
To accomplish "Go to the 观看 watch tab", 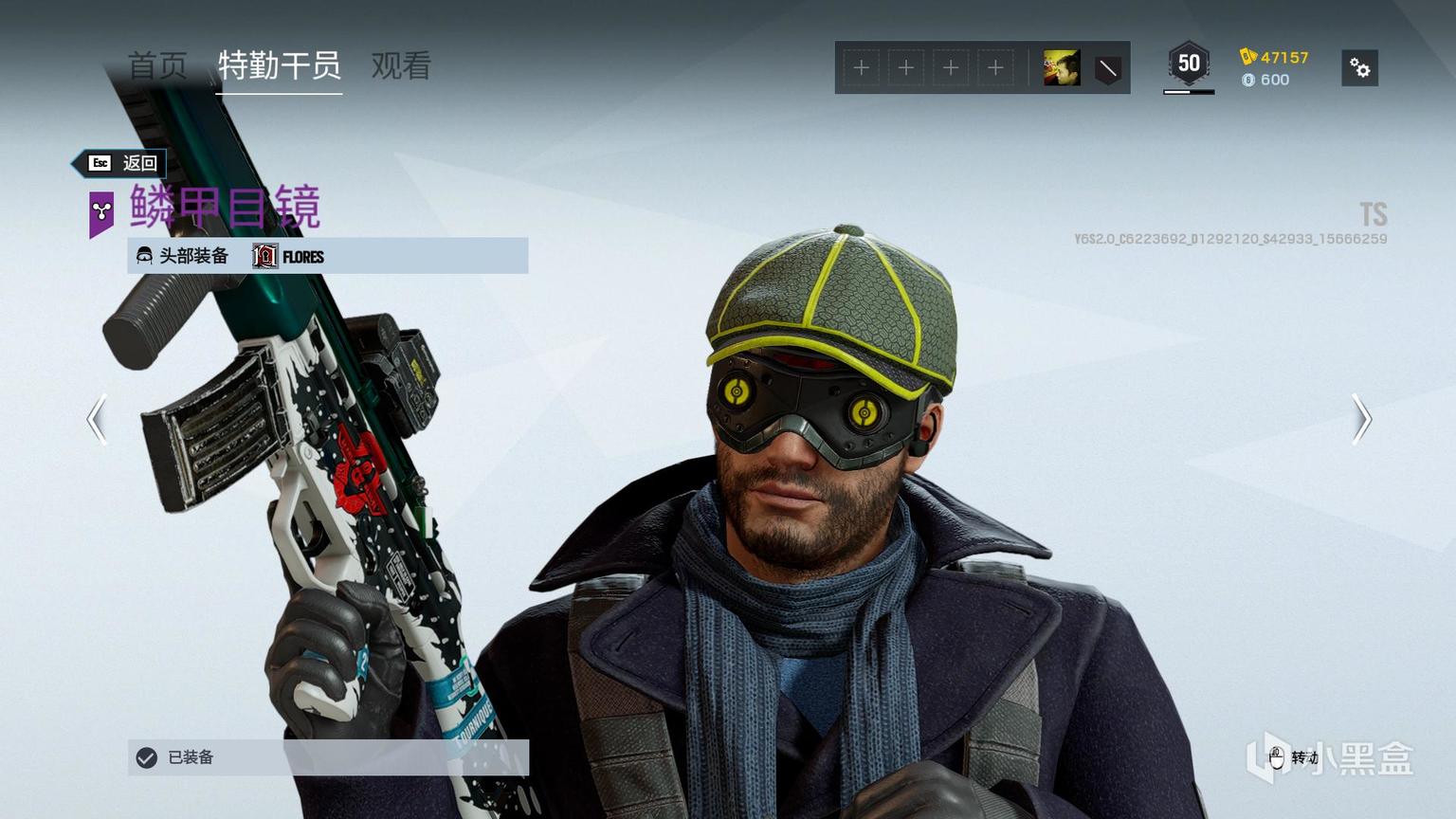I will point(401,66).
